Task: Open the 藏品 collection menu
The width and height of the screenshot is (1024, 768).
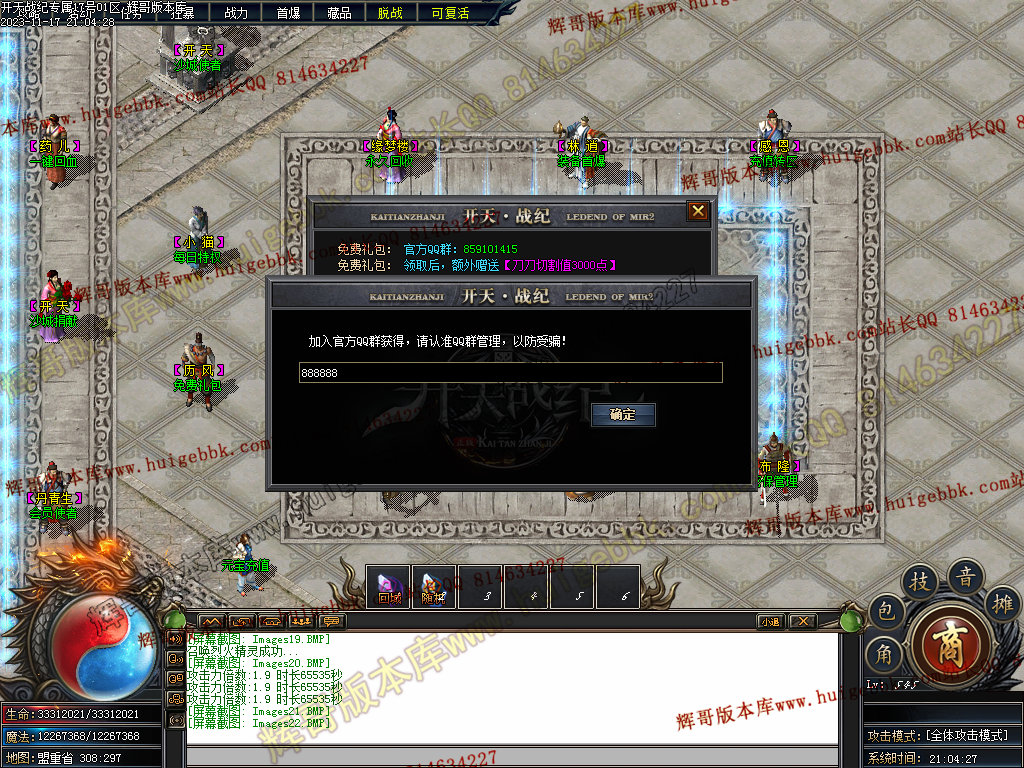Action: click(x=339, y=13)
